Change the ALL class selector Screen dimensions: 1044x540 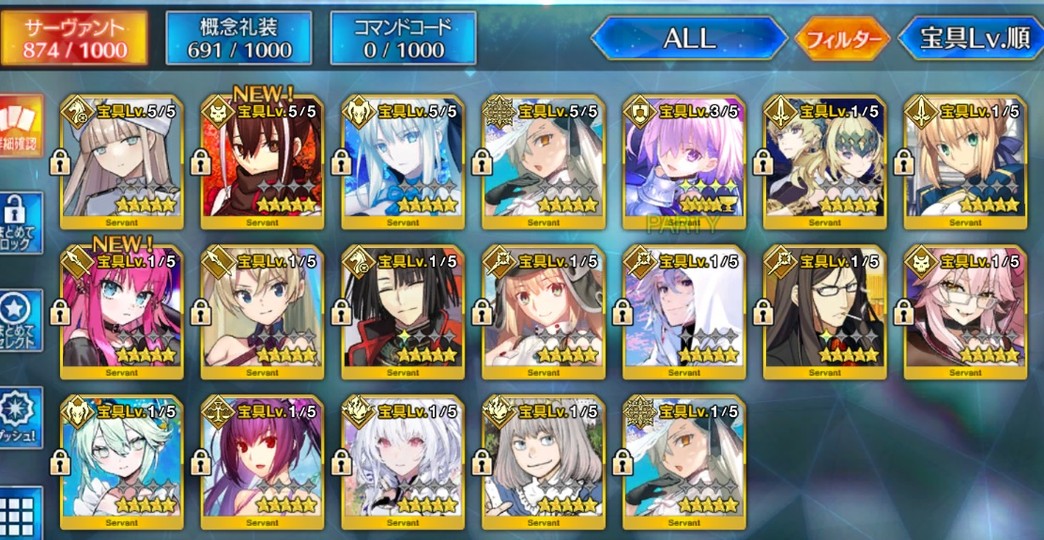[688, 39]
